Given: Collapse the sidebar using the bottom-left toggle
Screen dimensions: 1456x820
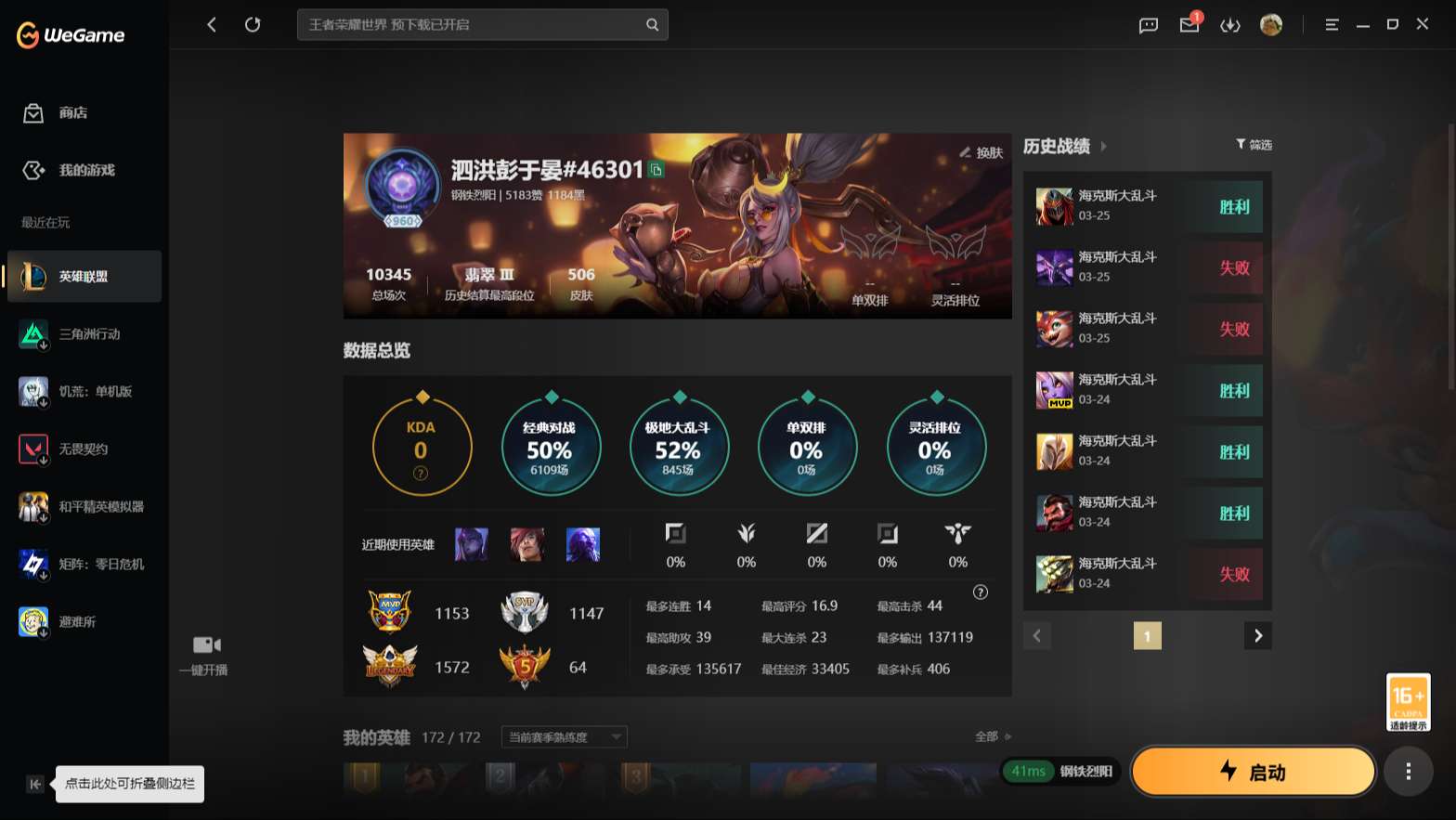Looking at the screenshot, I should tap(34, 784).
